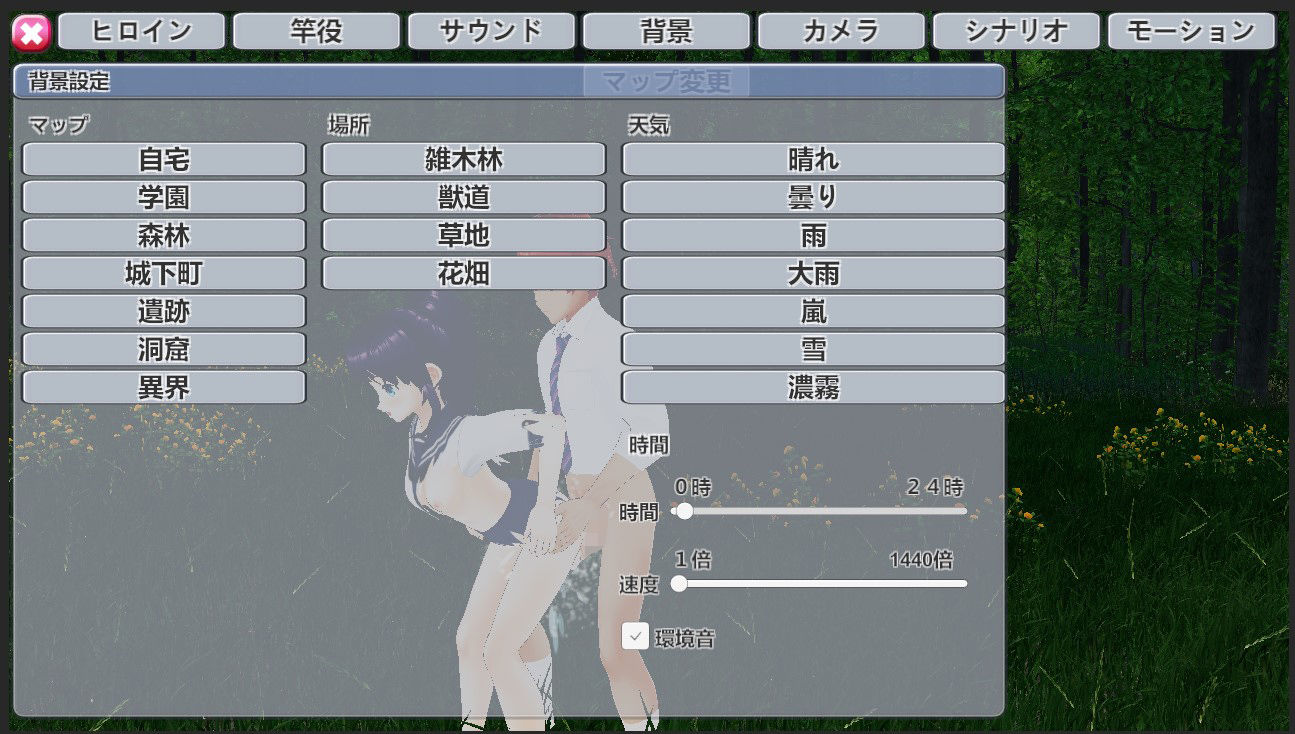This screenshot has width=1295, height=734.
Task: Close the 背景設定 panel
Action: pos(30,31)
